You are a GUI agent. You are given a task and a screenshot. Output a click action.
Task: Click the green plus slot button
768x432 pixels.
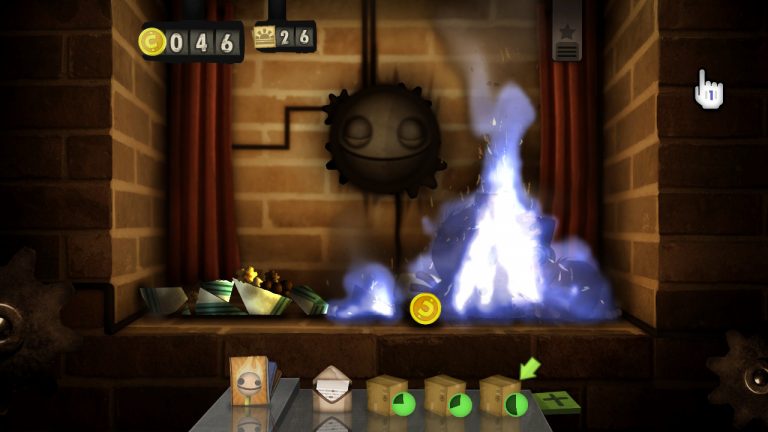[x=556, y=401]
